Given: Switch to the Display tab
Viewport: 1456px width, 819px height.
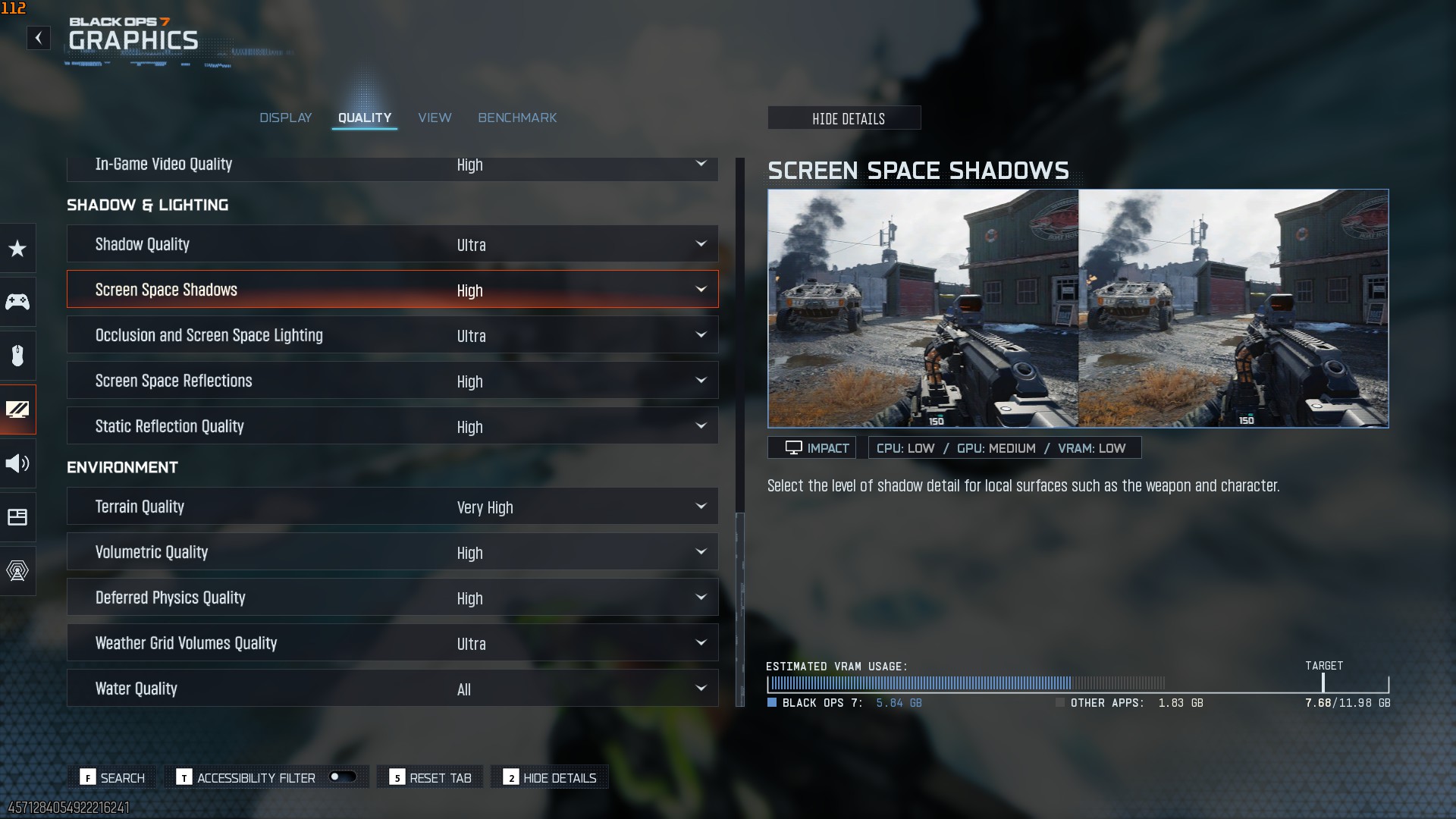Looking at the screenshot, I should 286,118.
